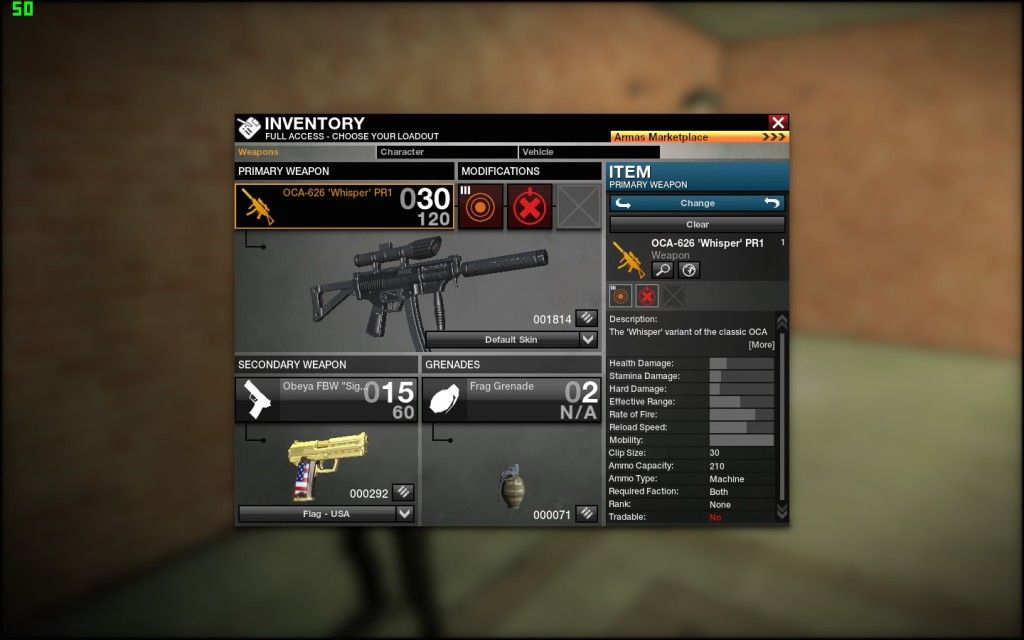Click the Change weapon button
The height and width of the screenshot is (640, 1024).
pos(697,203)
